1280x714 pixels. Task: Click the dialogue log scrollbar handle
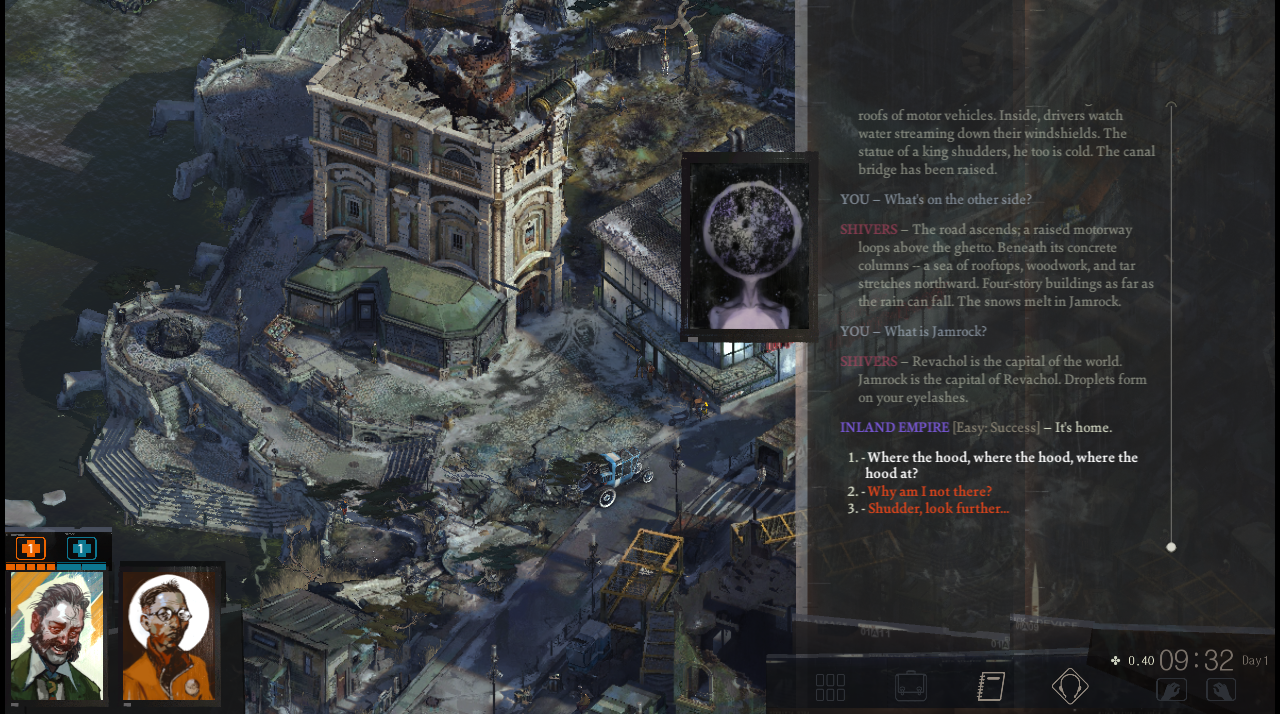[1171, 547]
